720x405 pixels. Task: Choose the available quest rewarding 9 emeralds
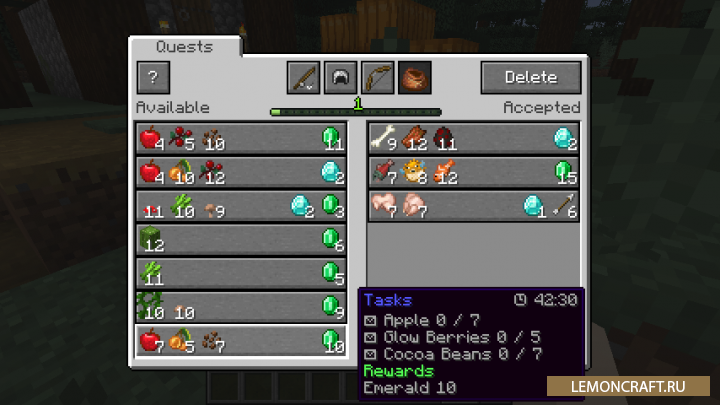tap(241, 307)
